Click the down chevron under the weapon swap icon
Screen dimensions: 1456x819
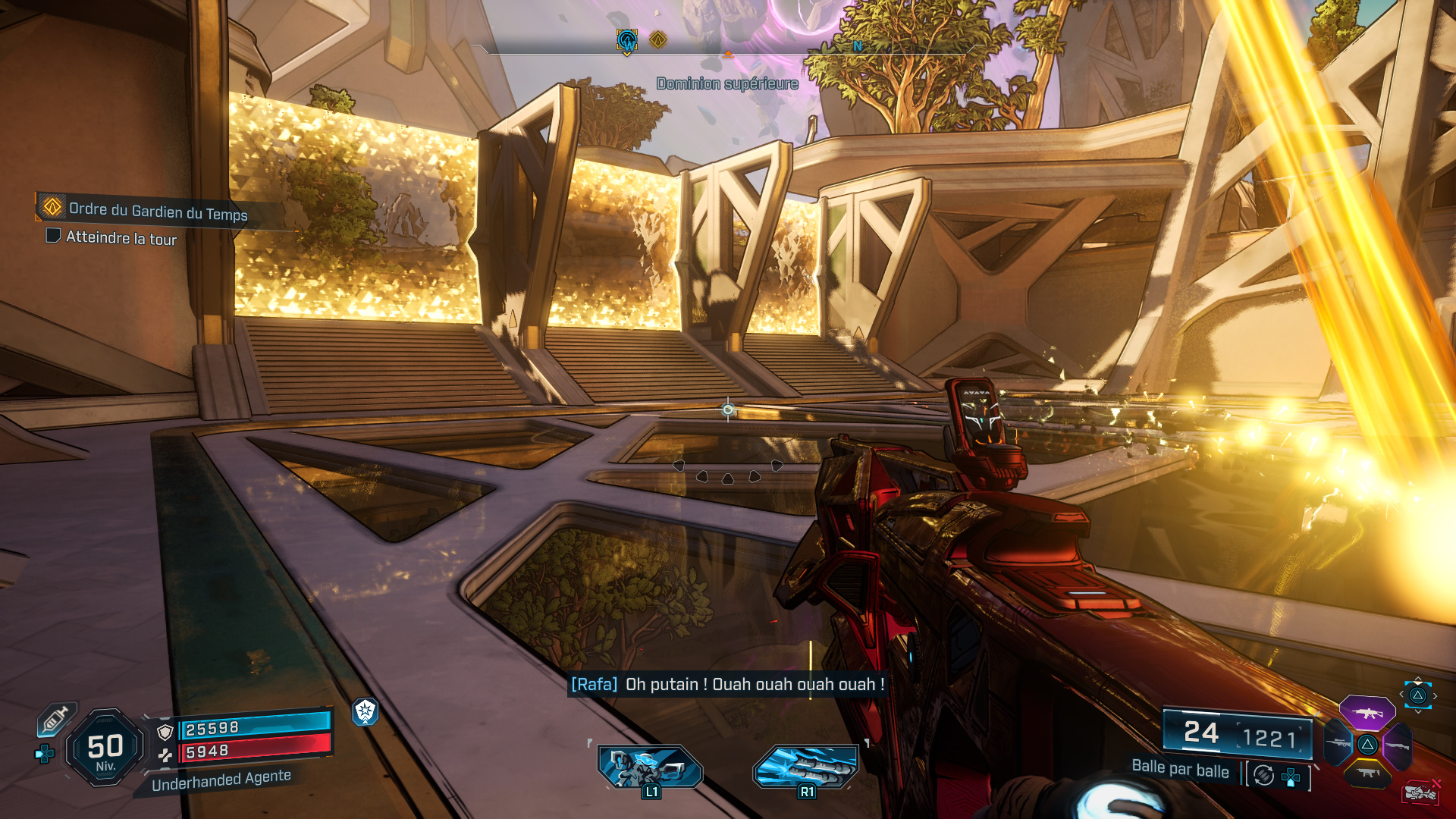coord(1418,711)
